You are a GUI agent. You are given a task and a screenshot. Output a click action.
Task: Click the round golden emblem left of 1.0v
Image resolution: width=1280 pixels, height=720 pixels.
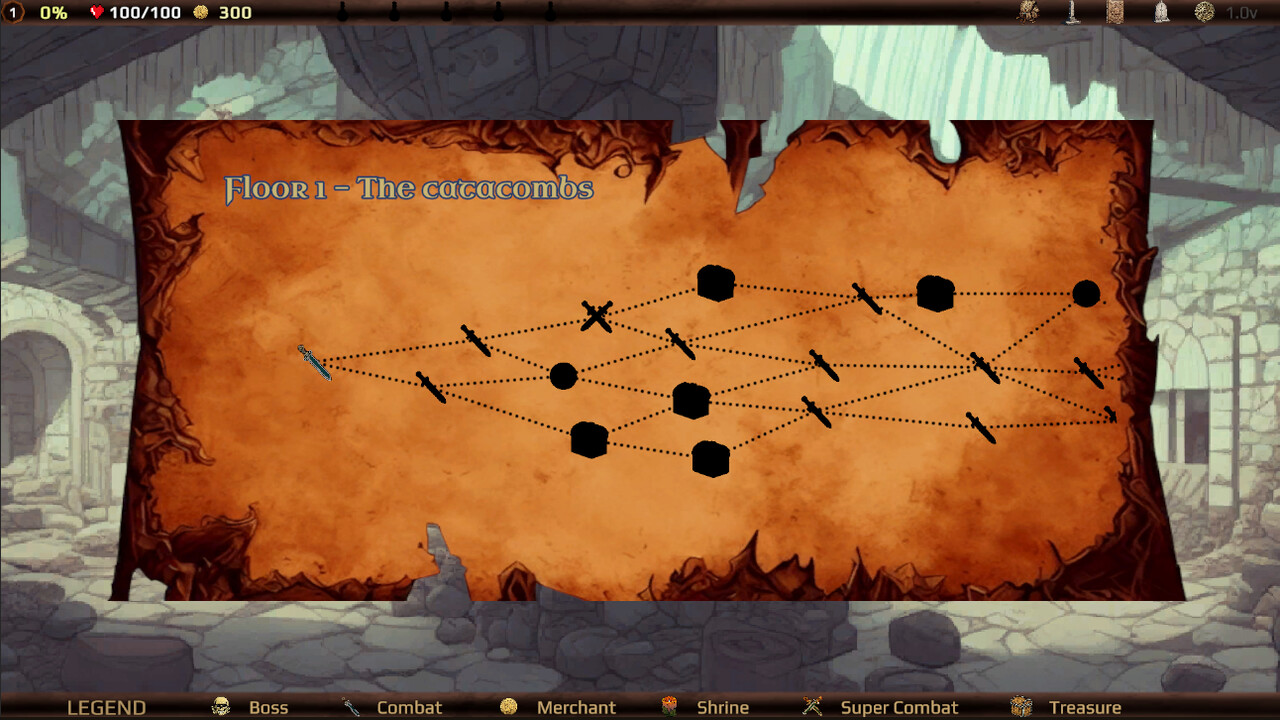[1204, 14]
